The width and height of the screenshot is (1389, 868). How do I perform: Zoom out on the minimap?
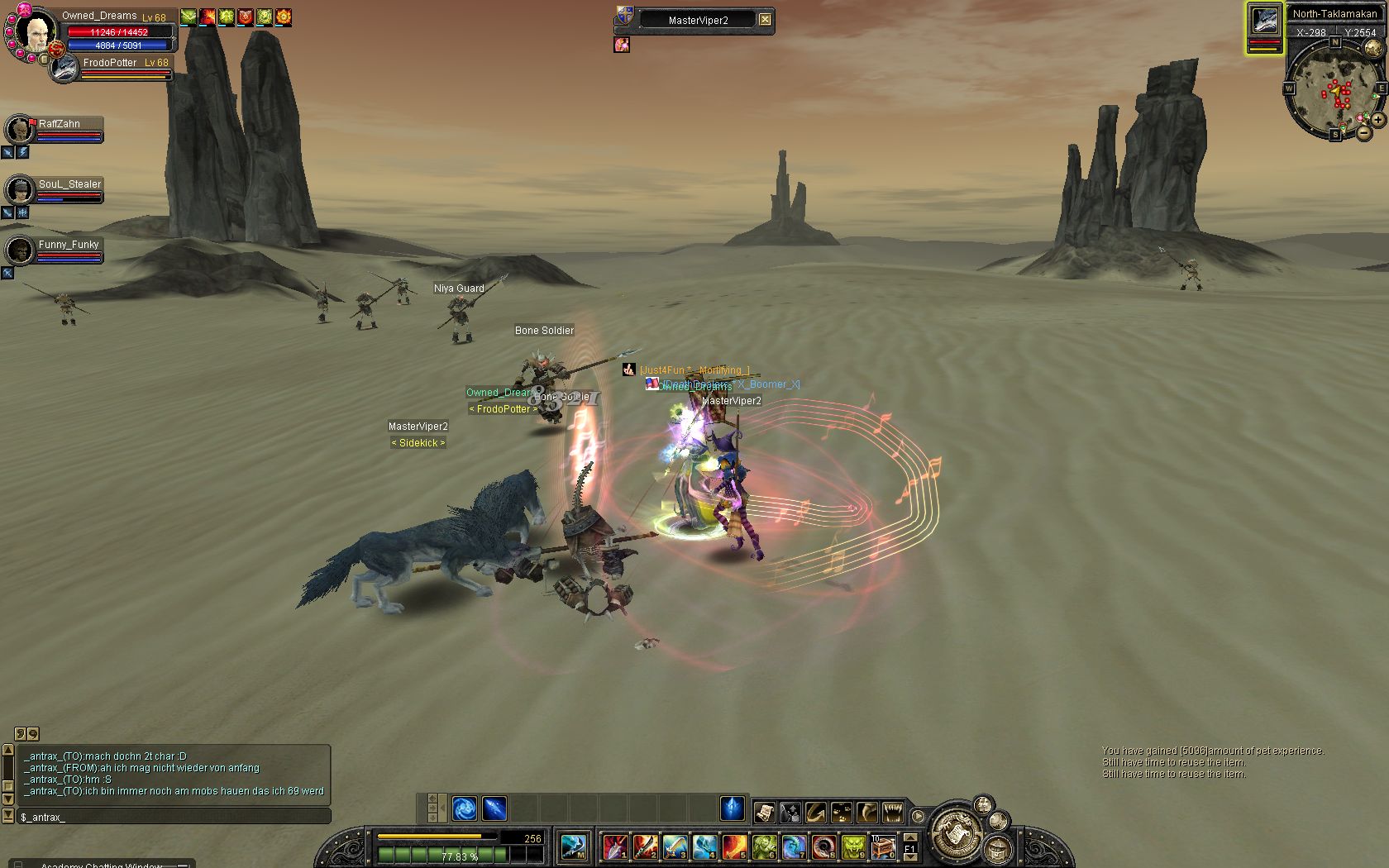(1363, 132)
